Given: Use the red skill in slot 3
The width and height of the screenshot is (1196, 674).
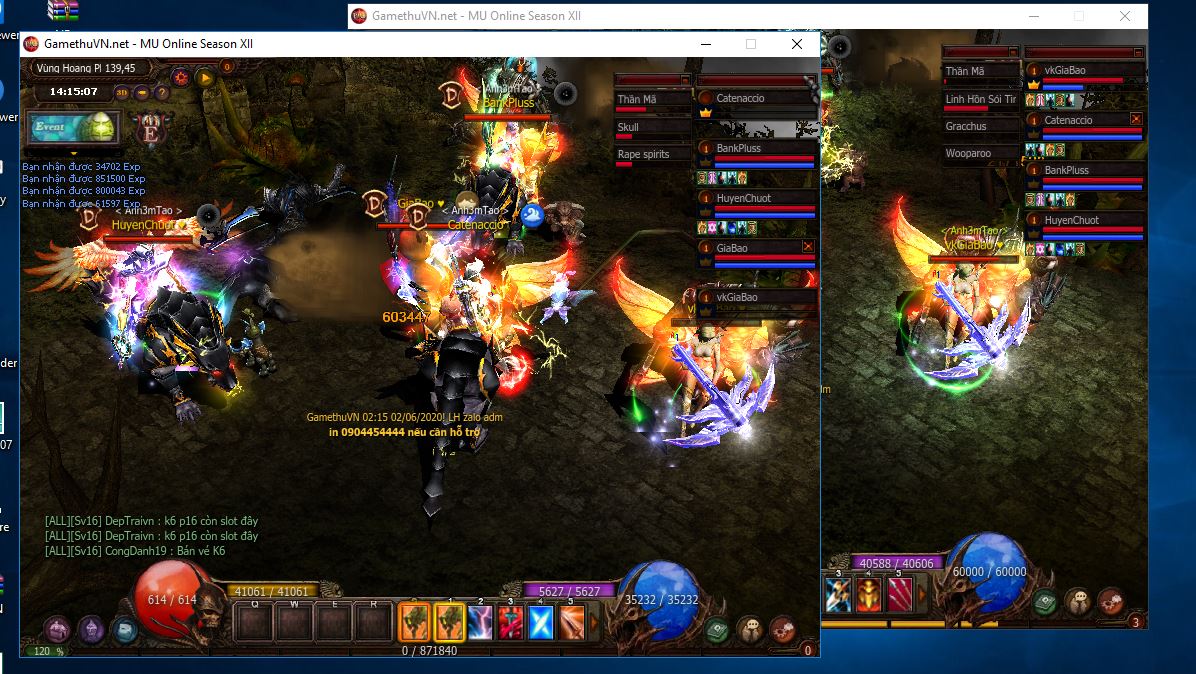Looking at the screenshot, I should tap(511, 623).
